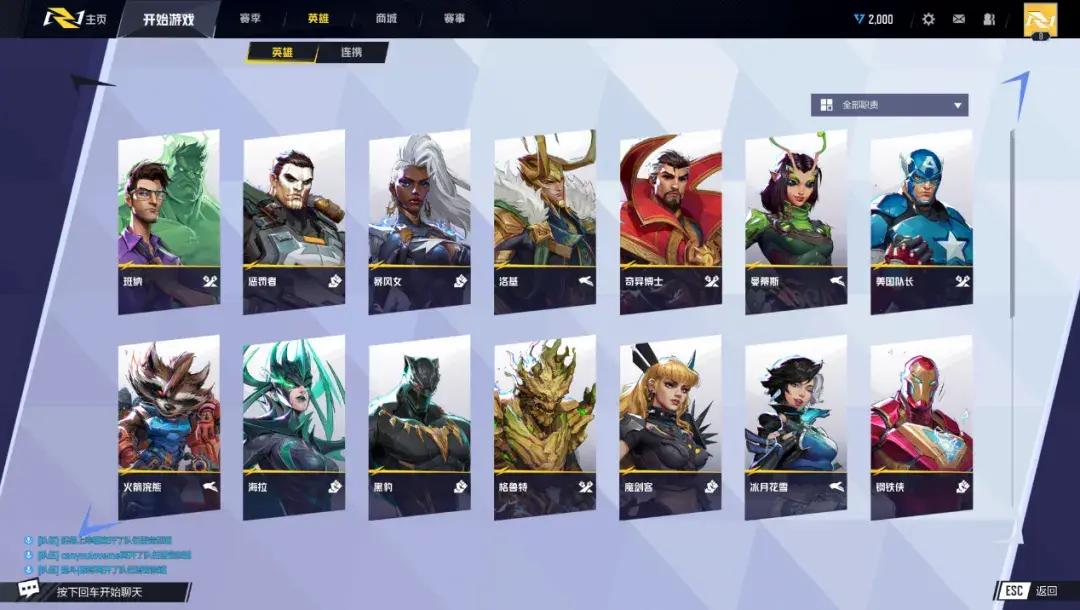Click the player avatar in the corner
Image resolution: width=1080 pixels, height=610 pixels.
click(x=1040, y=19)
